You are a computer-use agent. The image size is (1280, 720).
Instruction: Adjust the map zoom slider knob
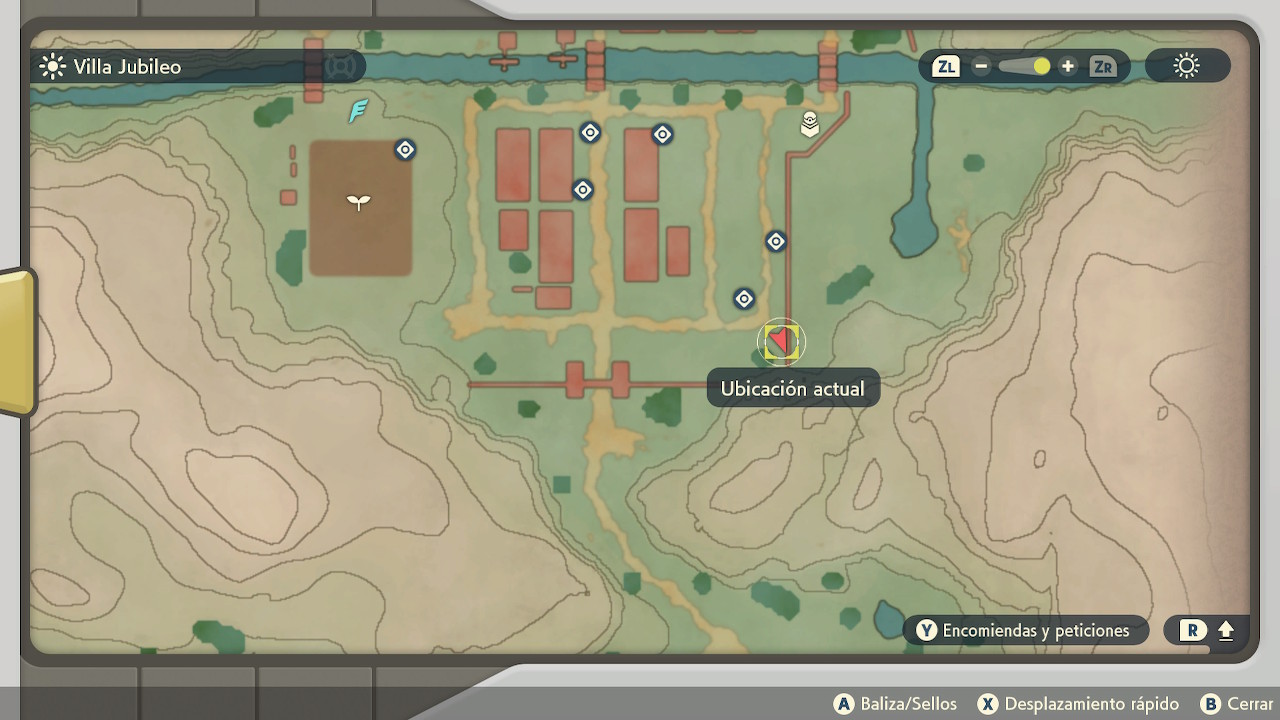click(x=1041, y=67)
